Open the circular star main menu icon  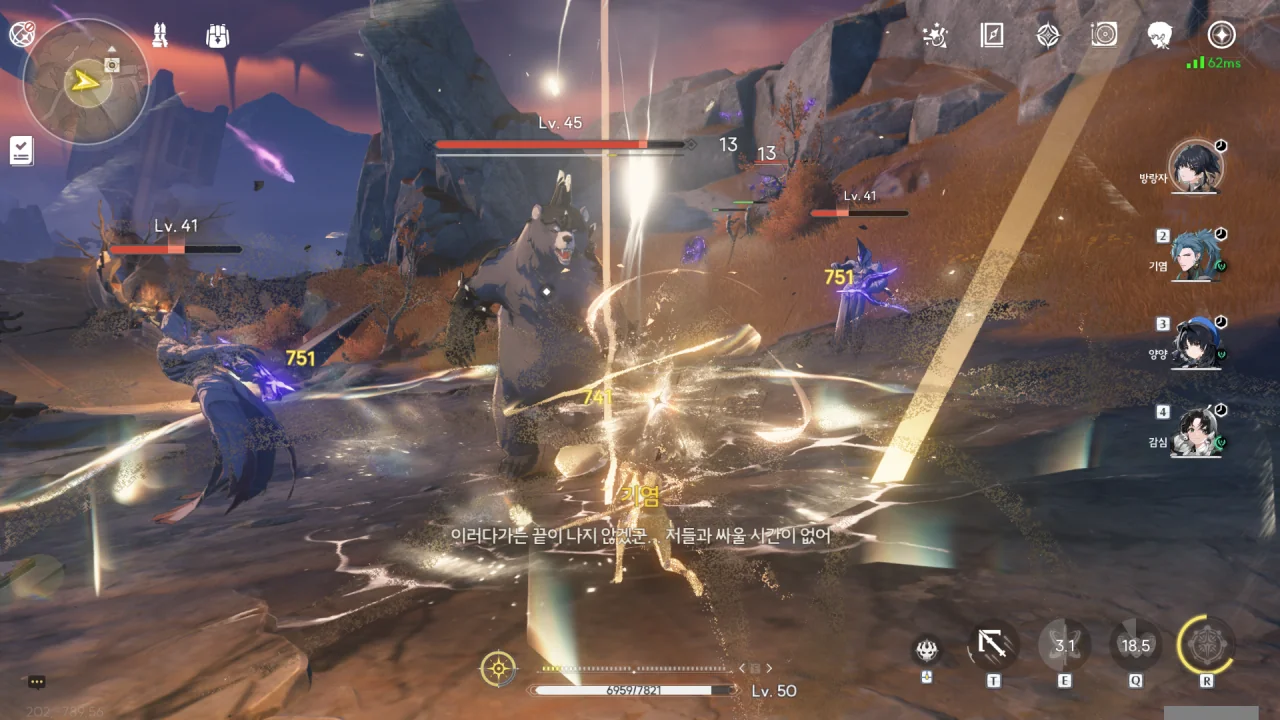1220,36
